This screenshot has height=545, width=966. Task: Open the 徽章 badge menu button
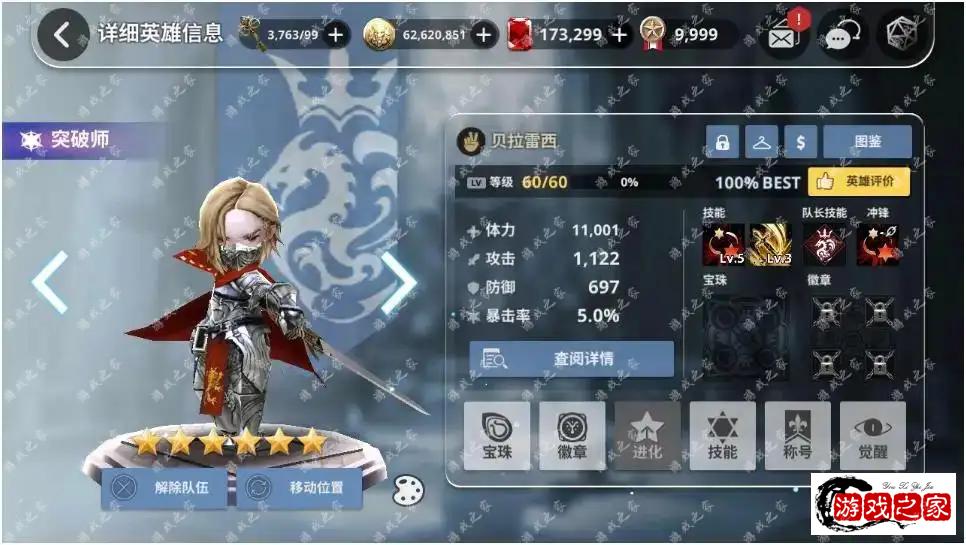coord(572,436)
